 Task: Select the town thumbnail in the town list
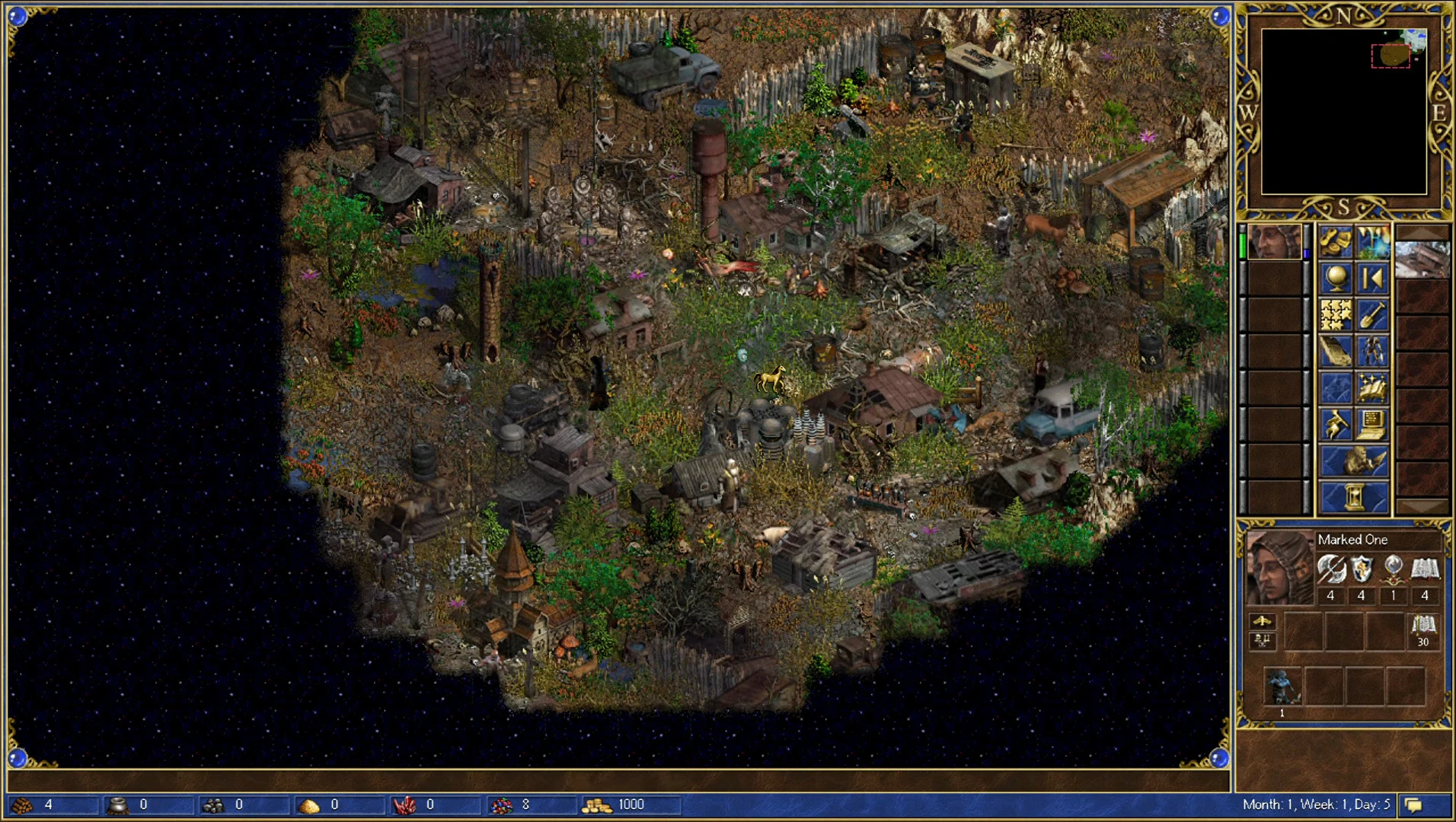tap(1422, 260)
